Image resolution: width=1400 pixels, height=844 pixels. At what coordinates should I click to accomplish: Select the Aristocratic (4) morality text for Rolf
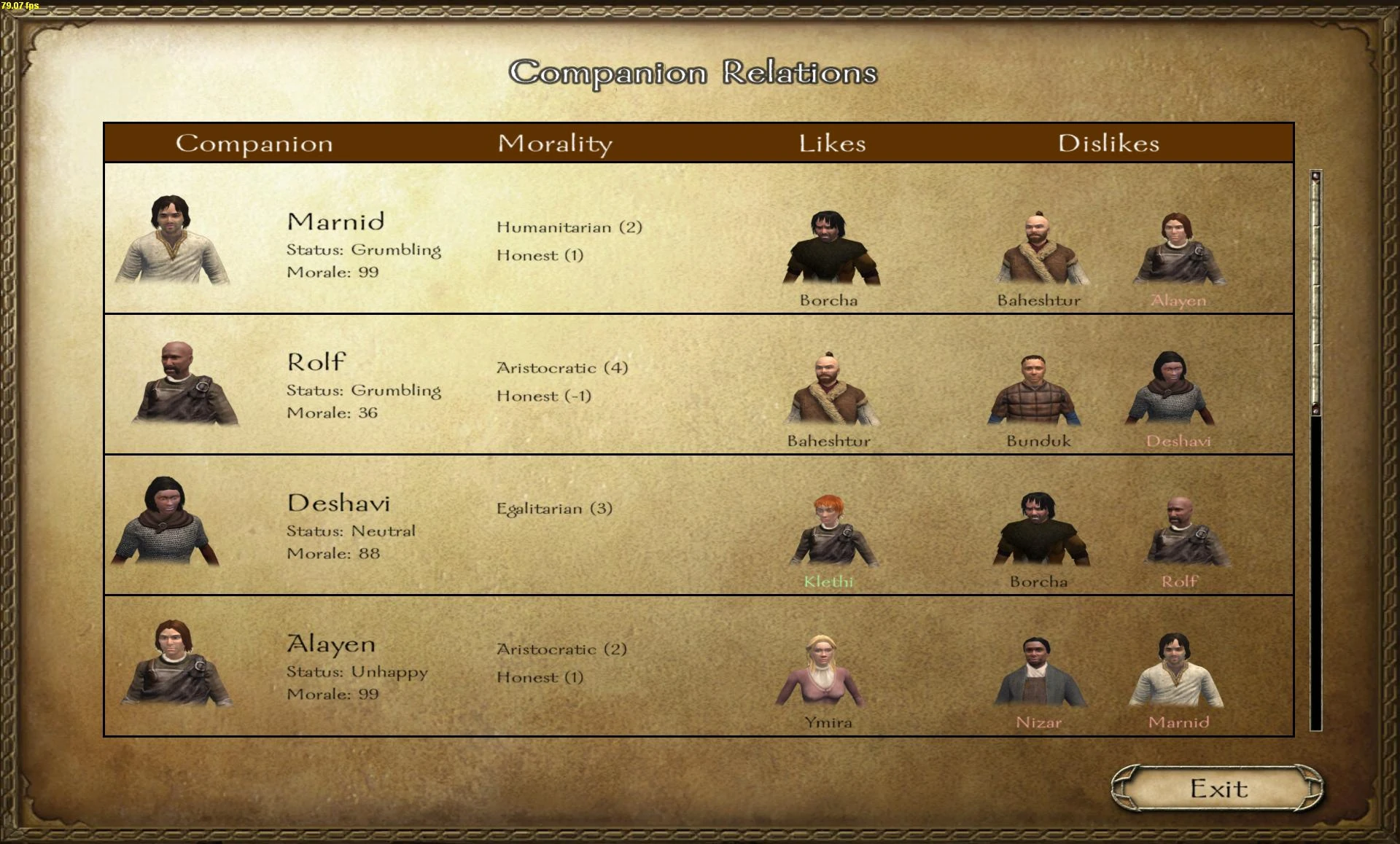(x=562, y=368)
